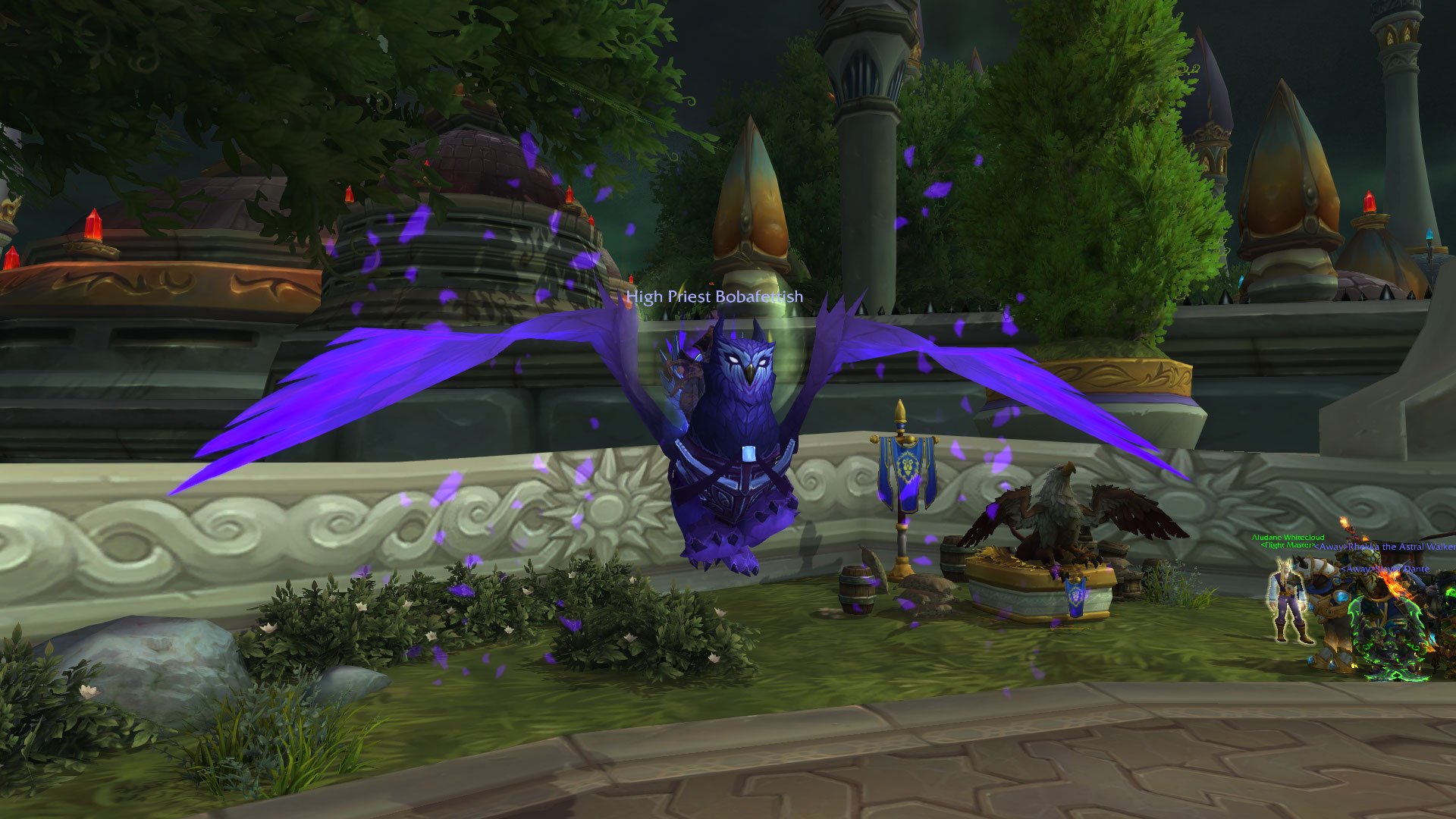Target the Aludane Whitecloud Flight Master nameplate

point(1288,538)
